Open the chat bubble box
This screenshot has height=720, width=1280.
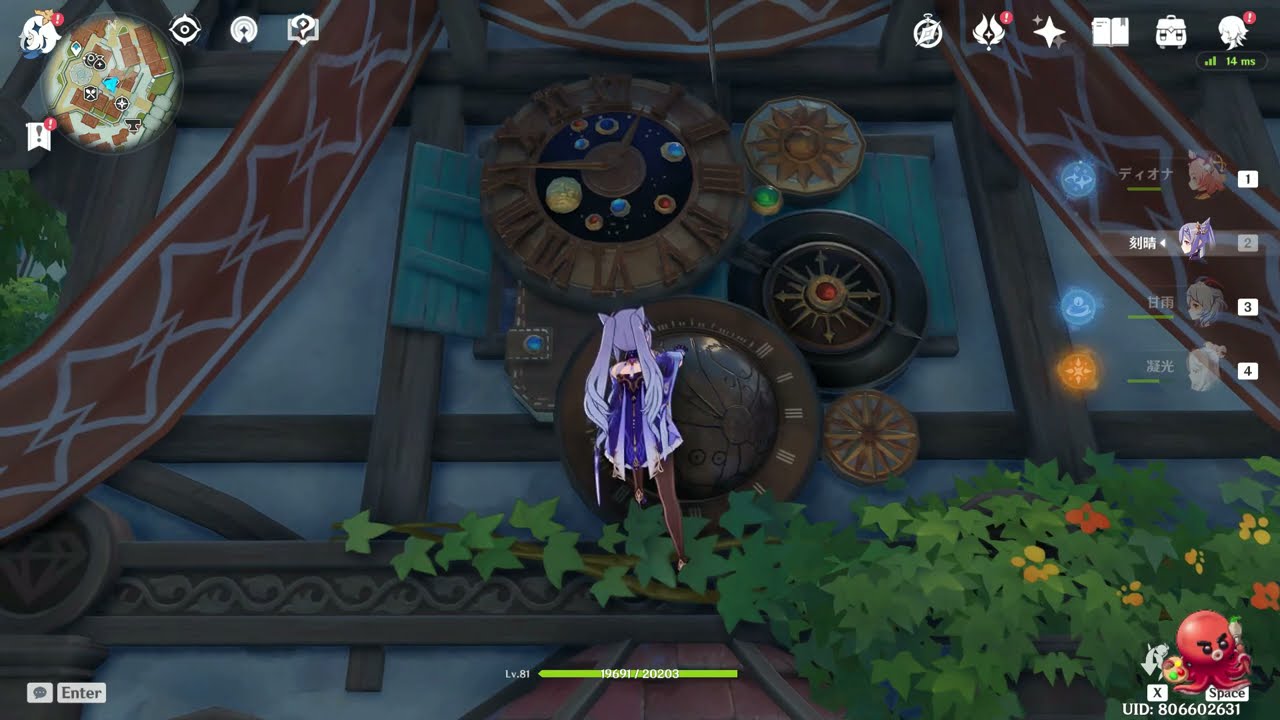[x=40, y=692]
